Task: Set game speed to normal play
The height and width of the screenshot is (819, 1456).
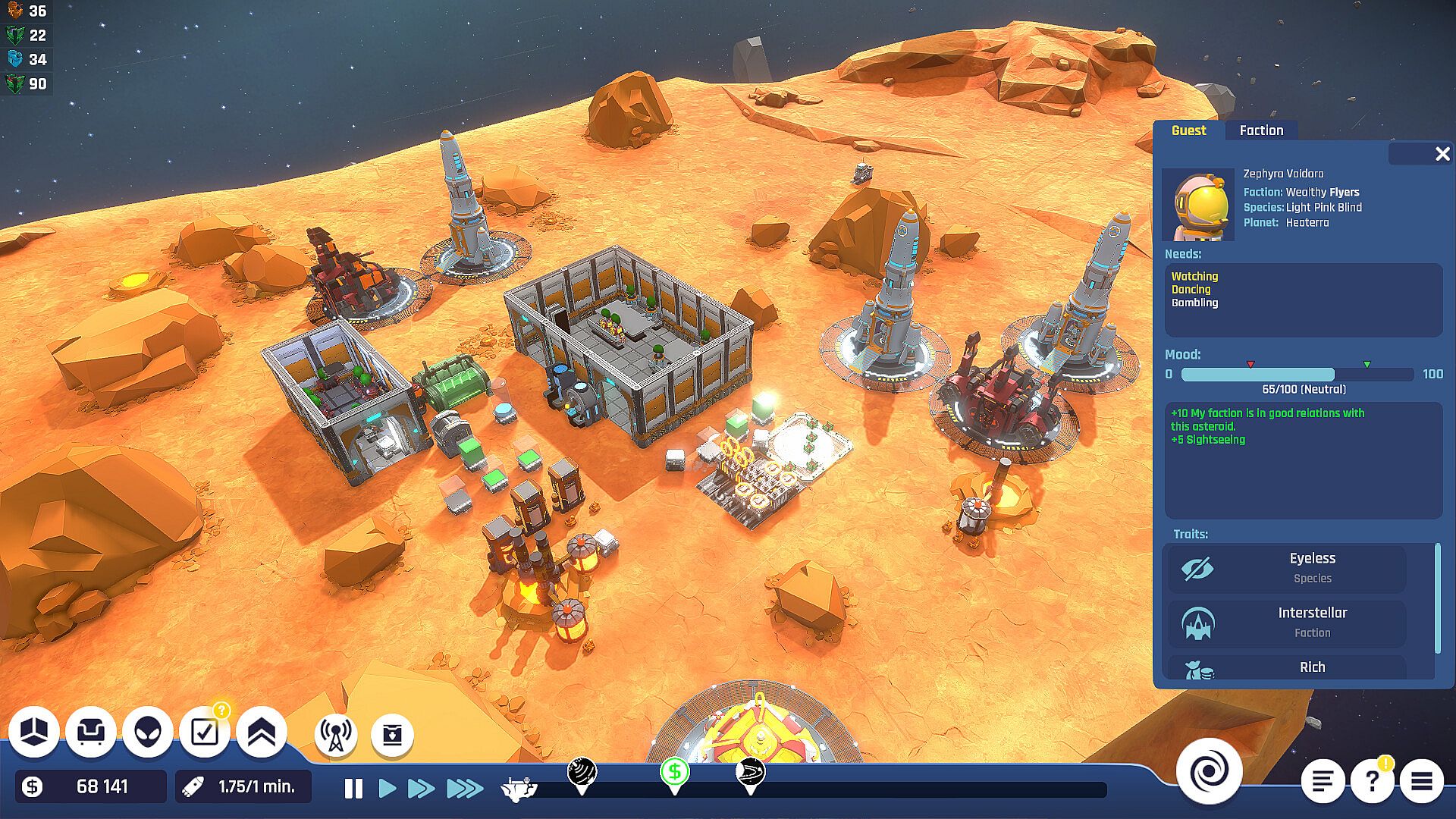Action: (x=388, y=789)
